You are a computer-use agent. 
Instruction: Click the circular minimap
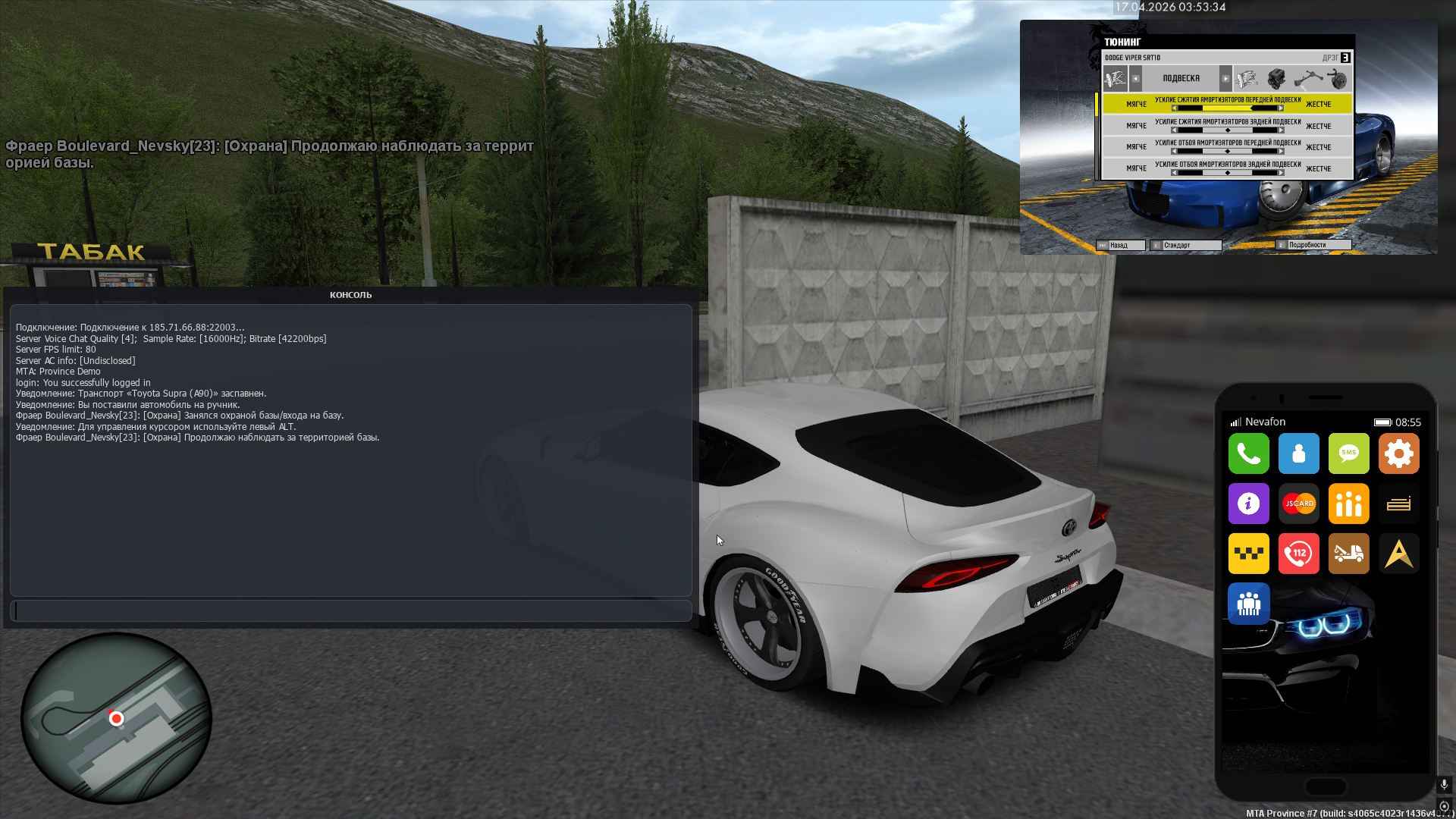(116, 718)
